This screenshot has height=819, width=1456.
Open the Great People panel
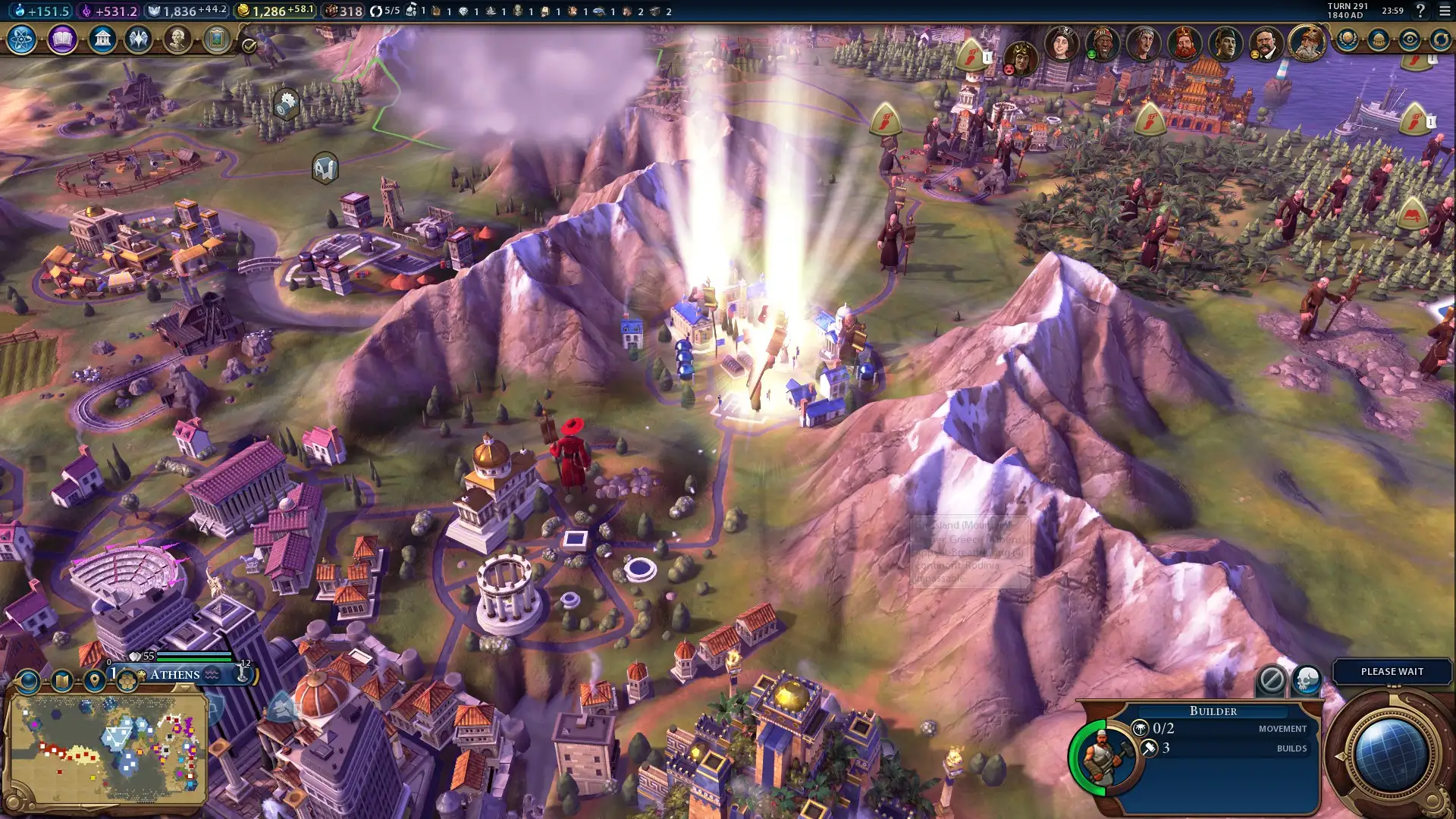click(177, 39)
